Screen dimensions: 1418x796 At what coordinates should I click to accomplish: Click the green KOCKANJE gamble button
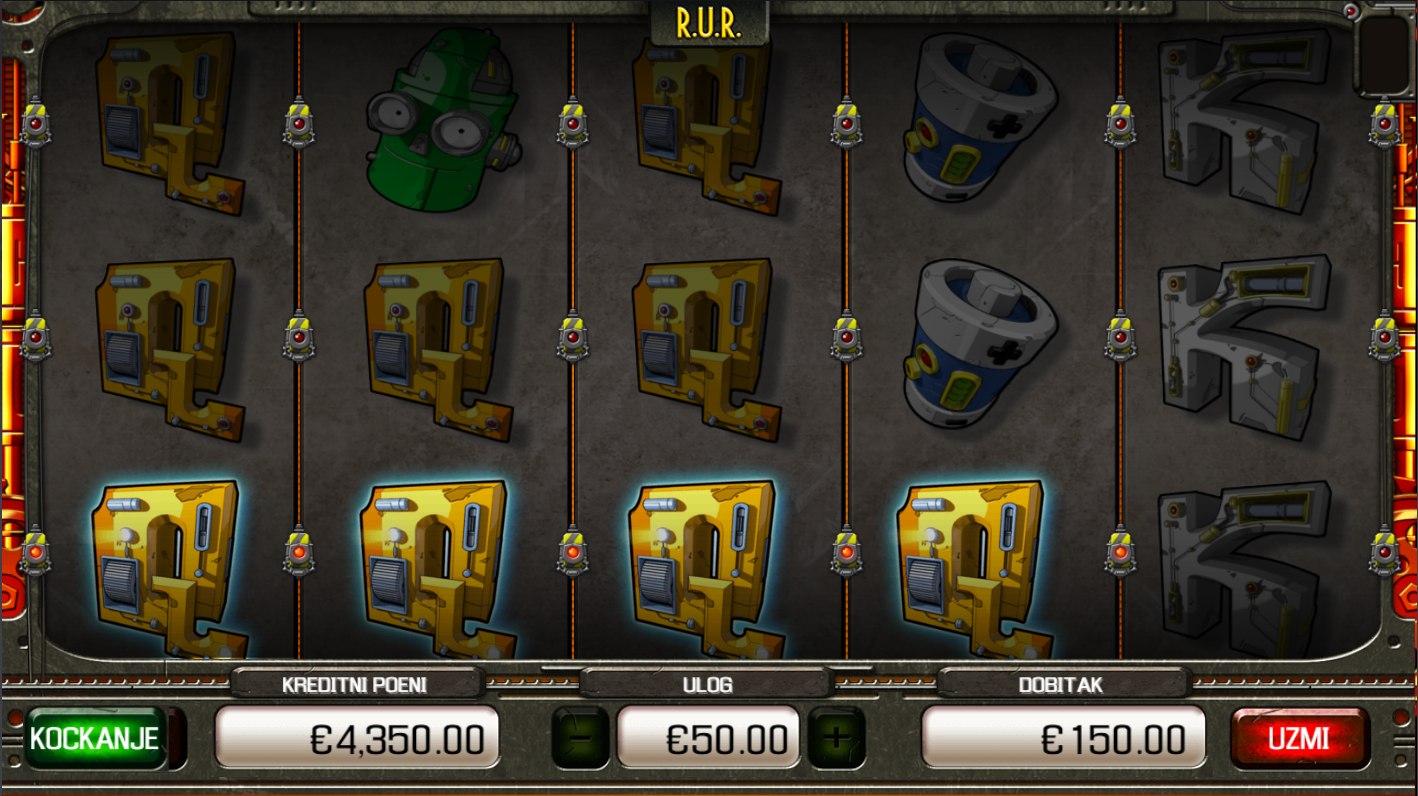[95, 739]
